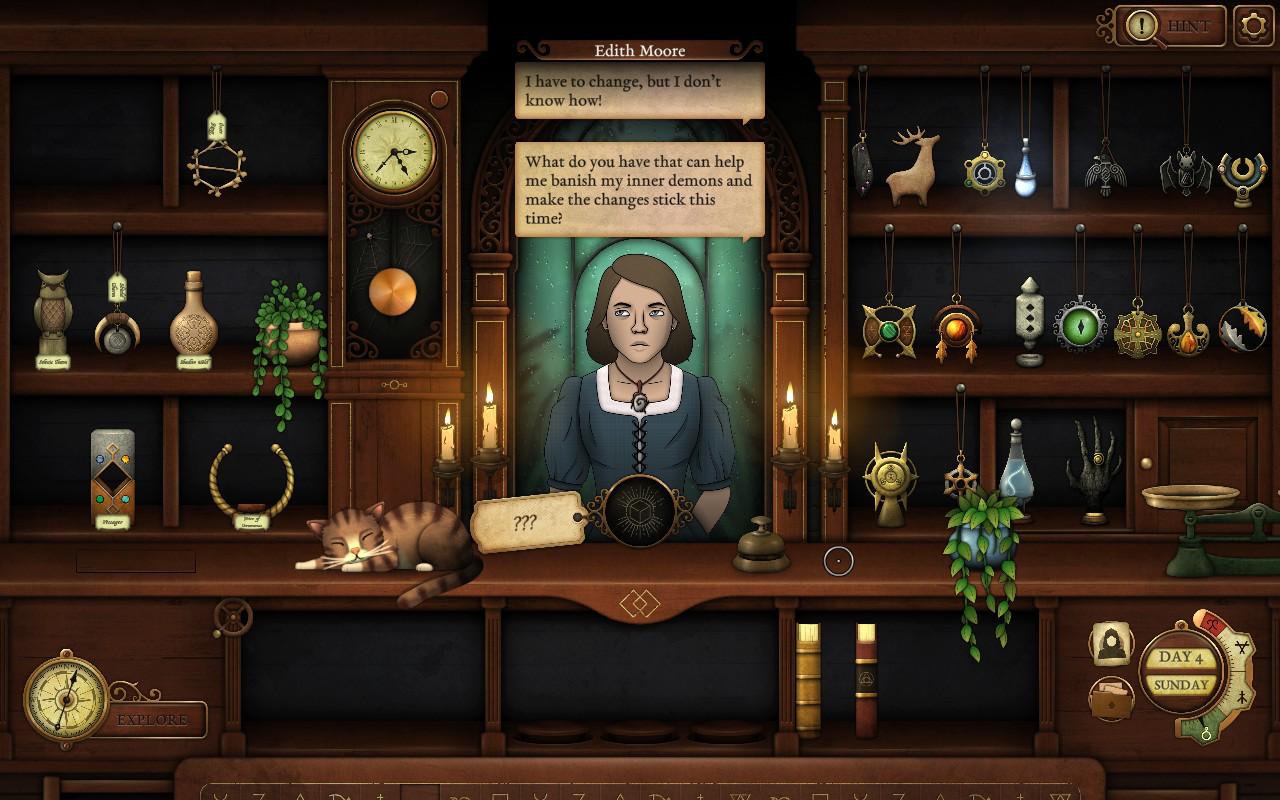Choose the four-gem tablet artifact
This screenshot has width=1280, height=800.
(112, 473)
